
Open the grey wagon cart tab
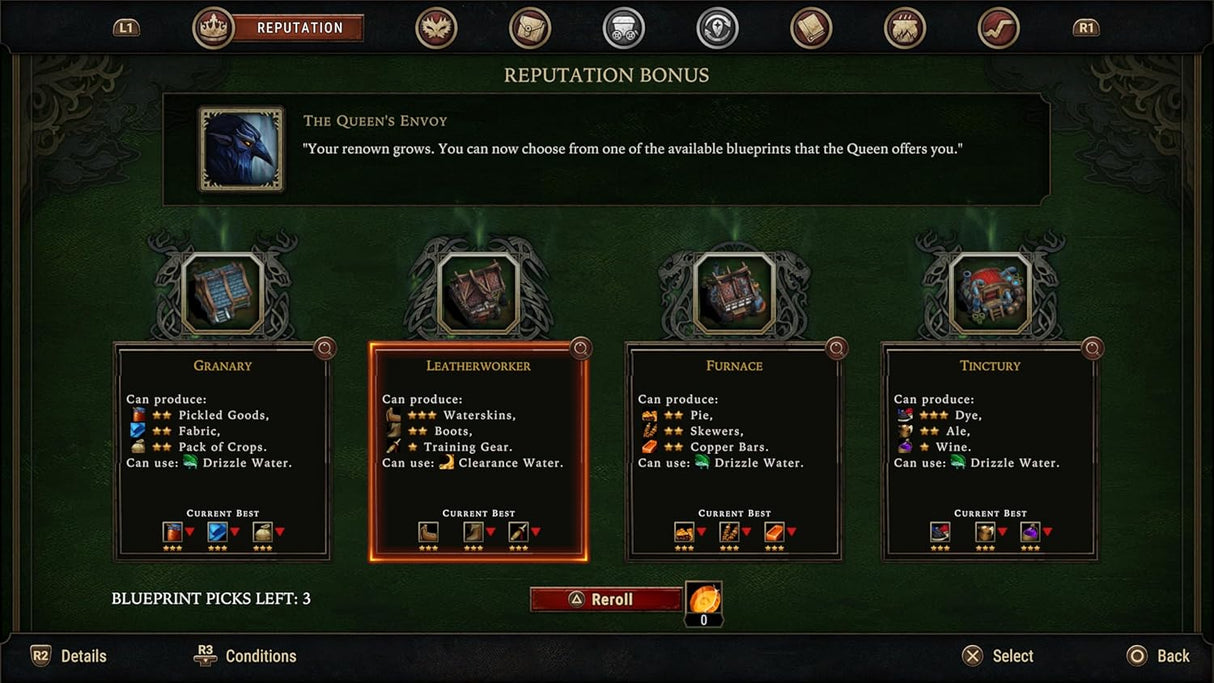pyautogui.click(x=624, y=28)
